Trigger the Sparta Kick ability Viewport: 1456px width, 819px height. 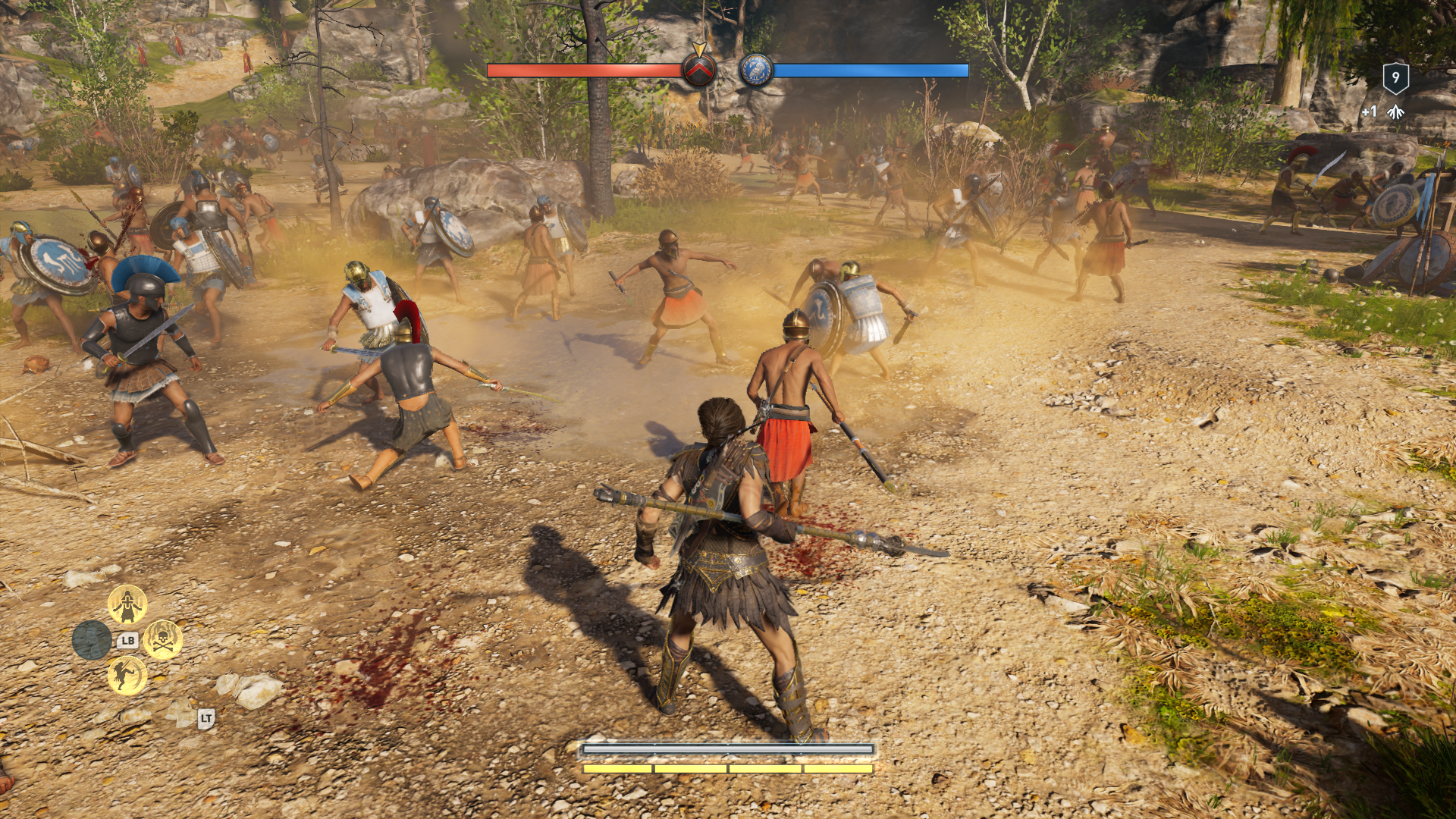point(127,674)
